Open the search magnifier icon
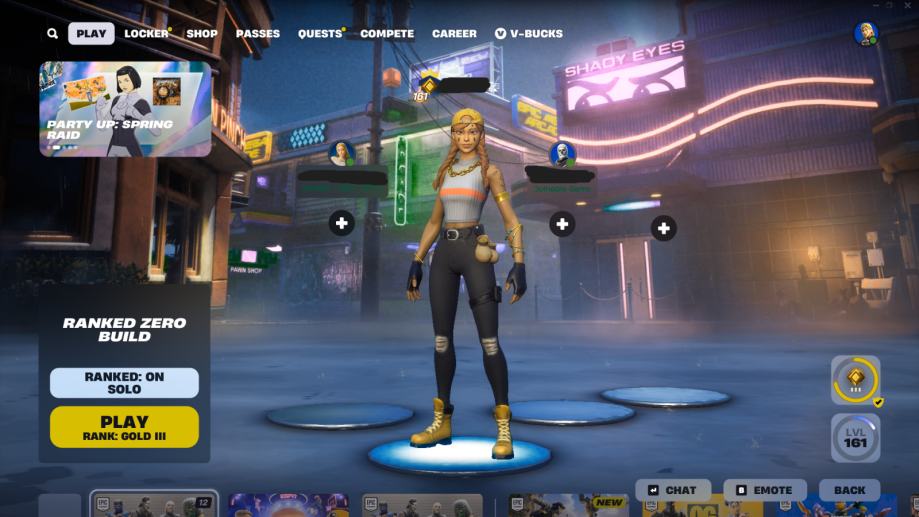 (x=52, y=34)
